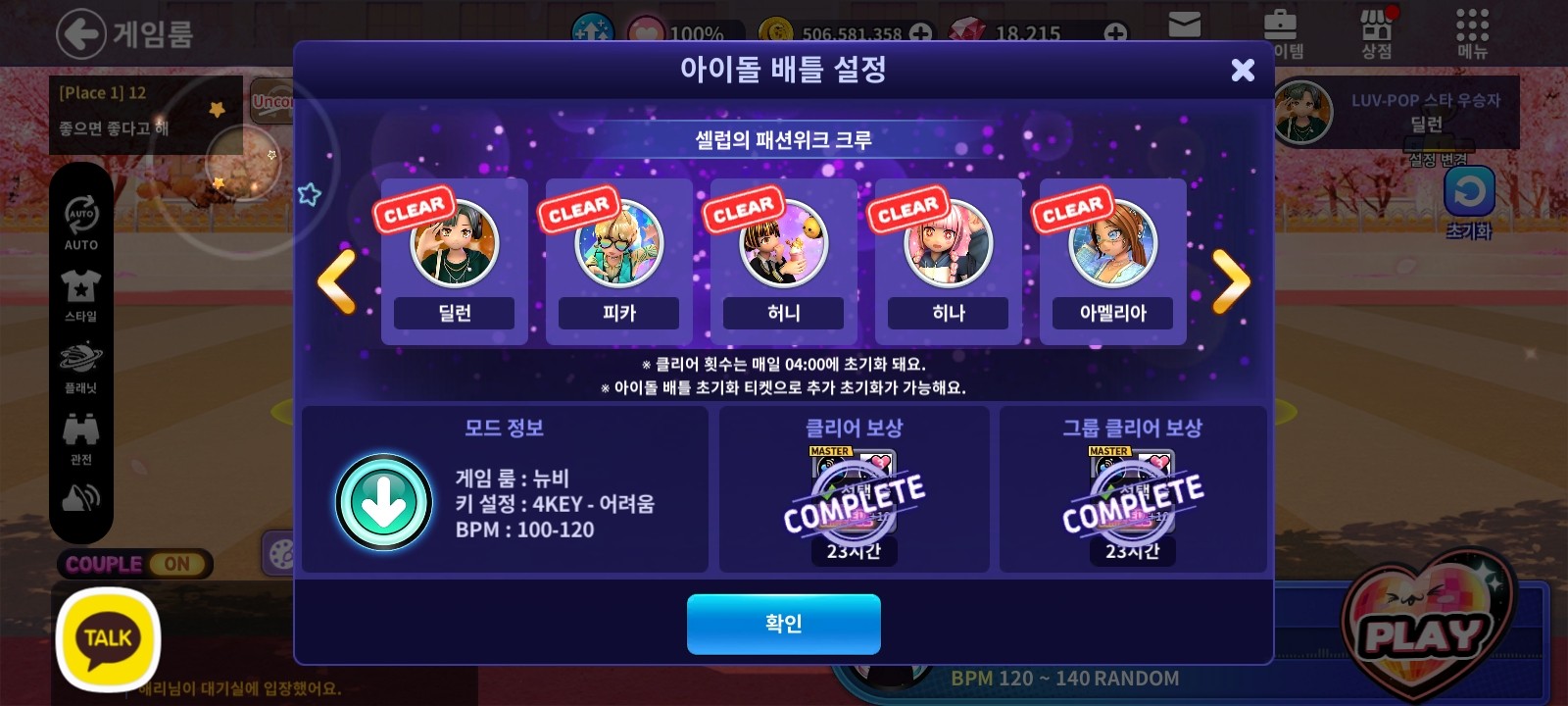The height and width of the screenshot is (706, 1568).
Task: Open 관전 spectate binoculars
Action: 81,434
